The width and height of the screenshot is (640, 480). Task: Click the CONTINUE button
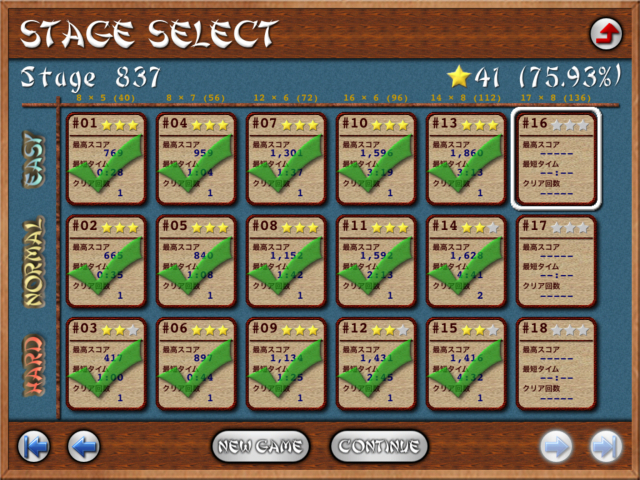click(379, 446)
